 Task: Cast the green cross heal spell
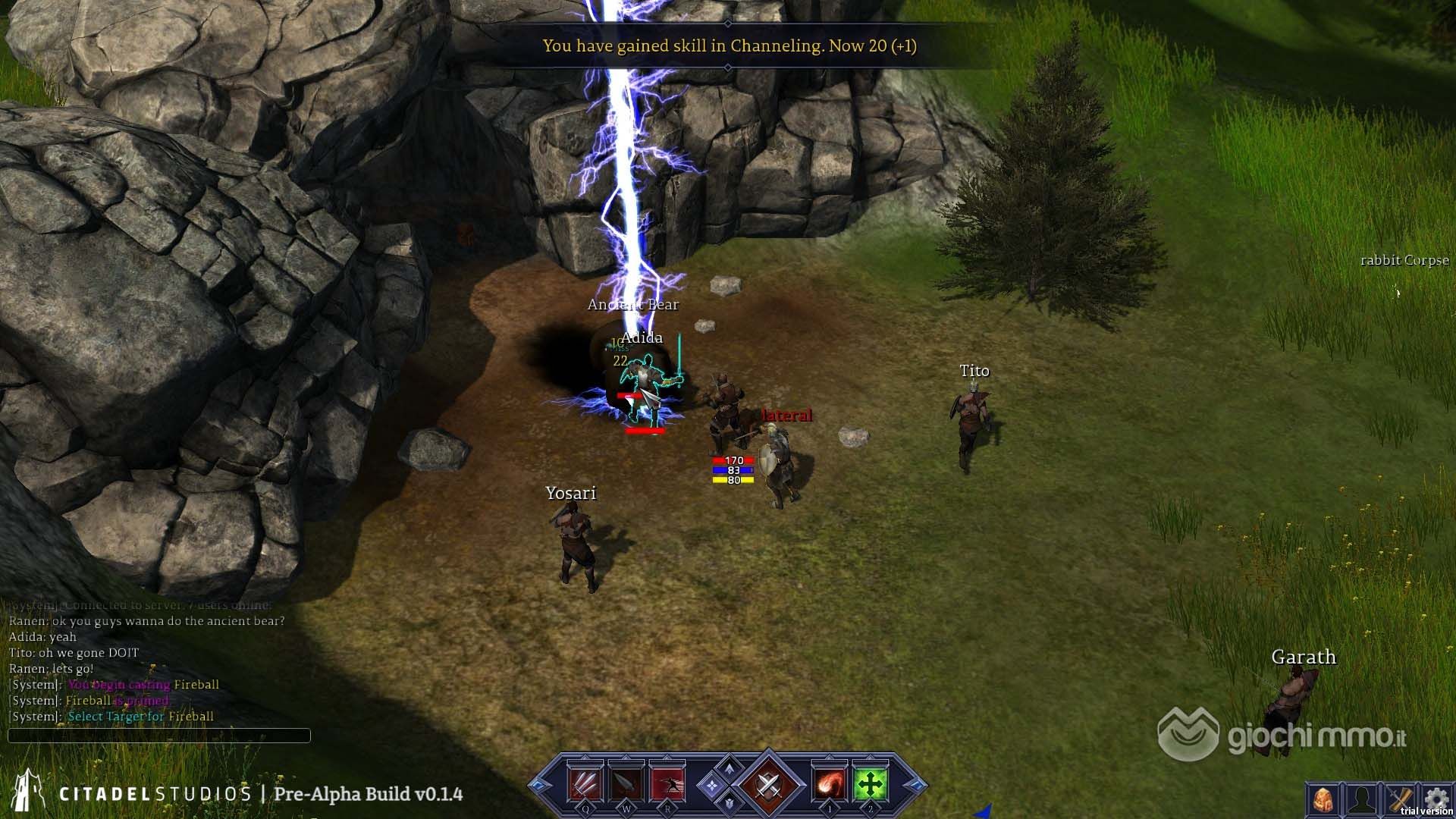point(871,784)
